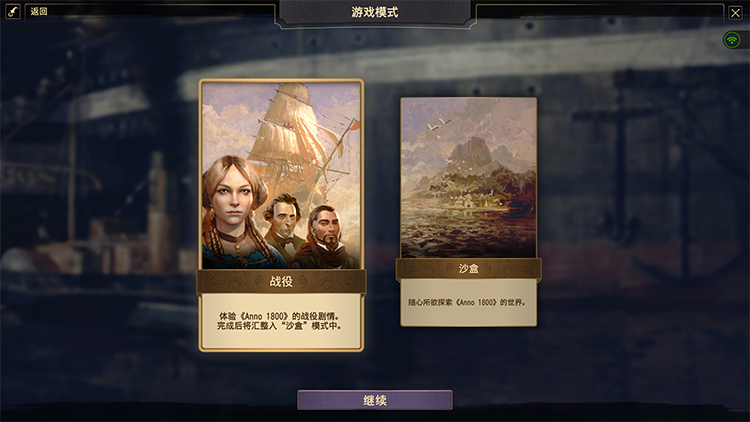Select the 战役 campaign mode card
750x422 pixels.
click(281, 214)
